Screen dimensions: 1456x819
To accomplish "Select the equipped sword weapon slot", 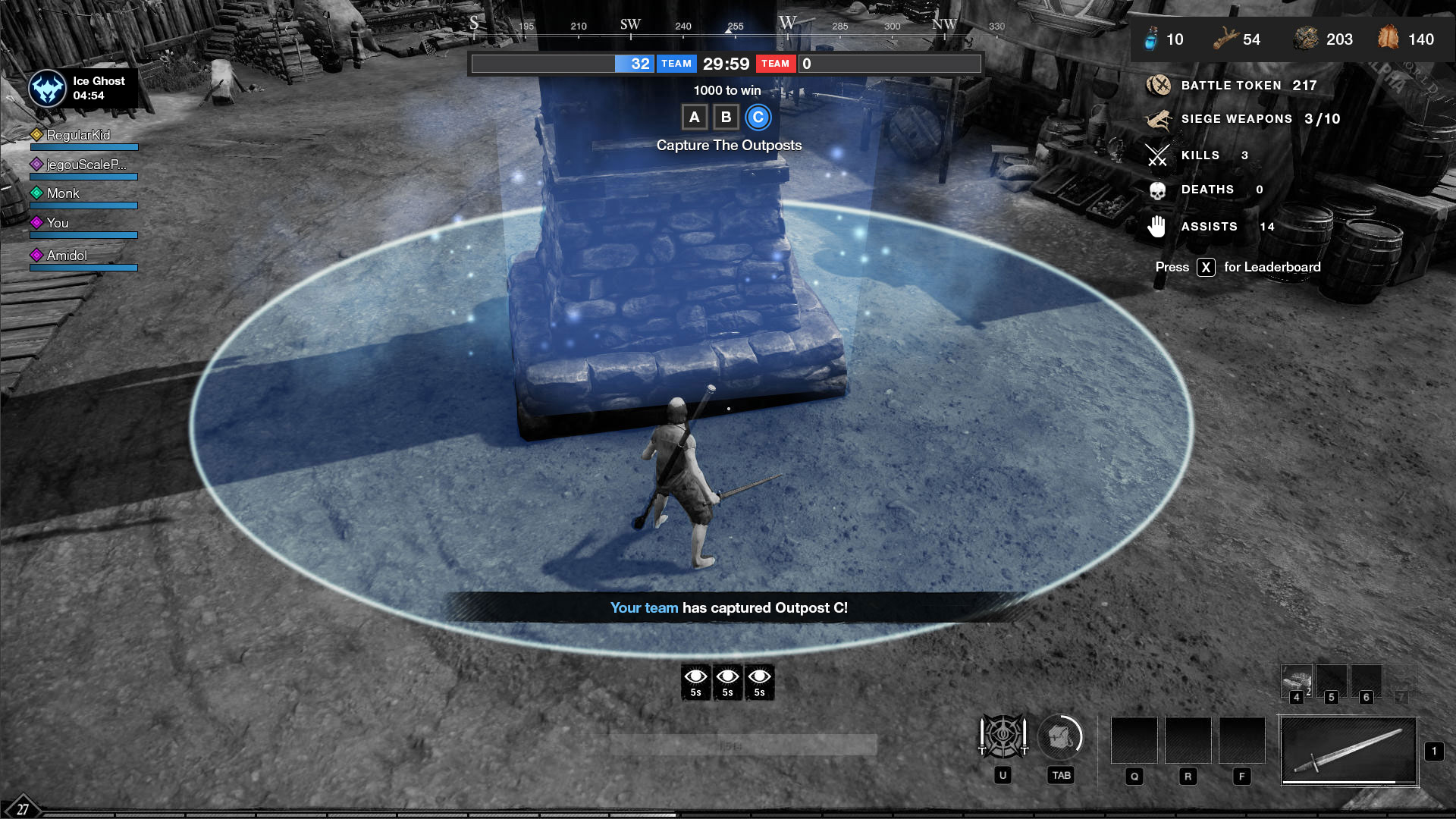I will (x=1349, y=751).
